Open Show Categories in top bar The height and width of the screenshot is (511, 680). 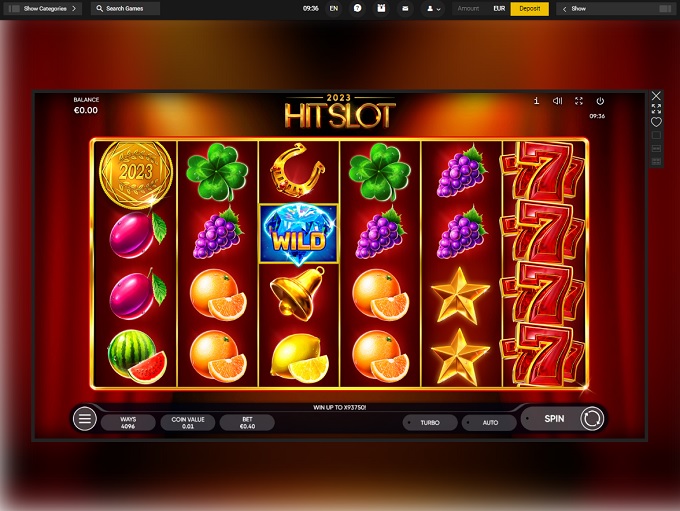[x=45, y=8]
